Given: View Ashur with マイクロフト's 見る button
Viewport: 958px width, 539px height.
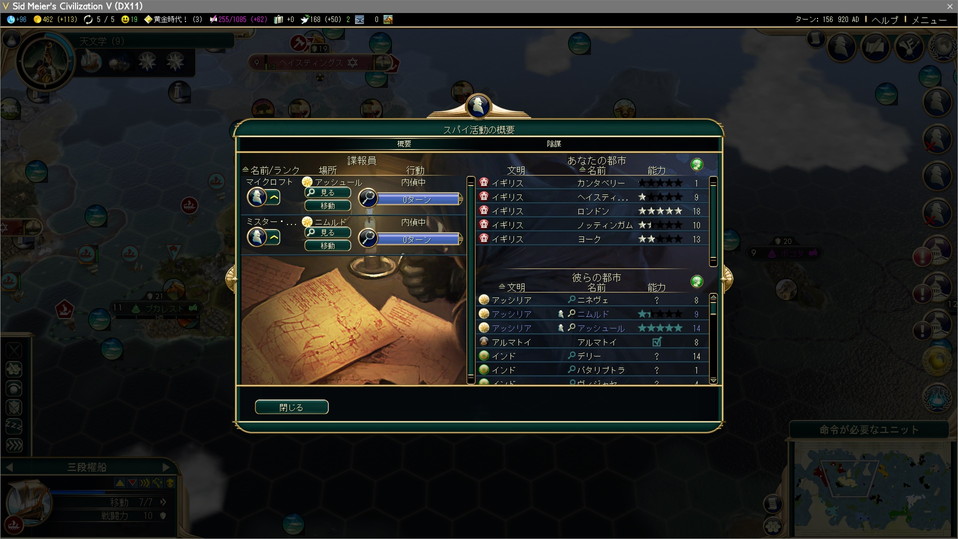Looking at the screenshot, I should tap(328, 192).
